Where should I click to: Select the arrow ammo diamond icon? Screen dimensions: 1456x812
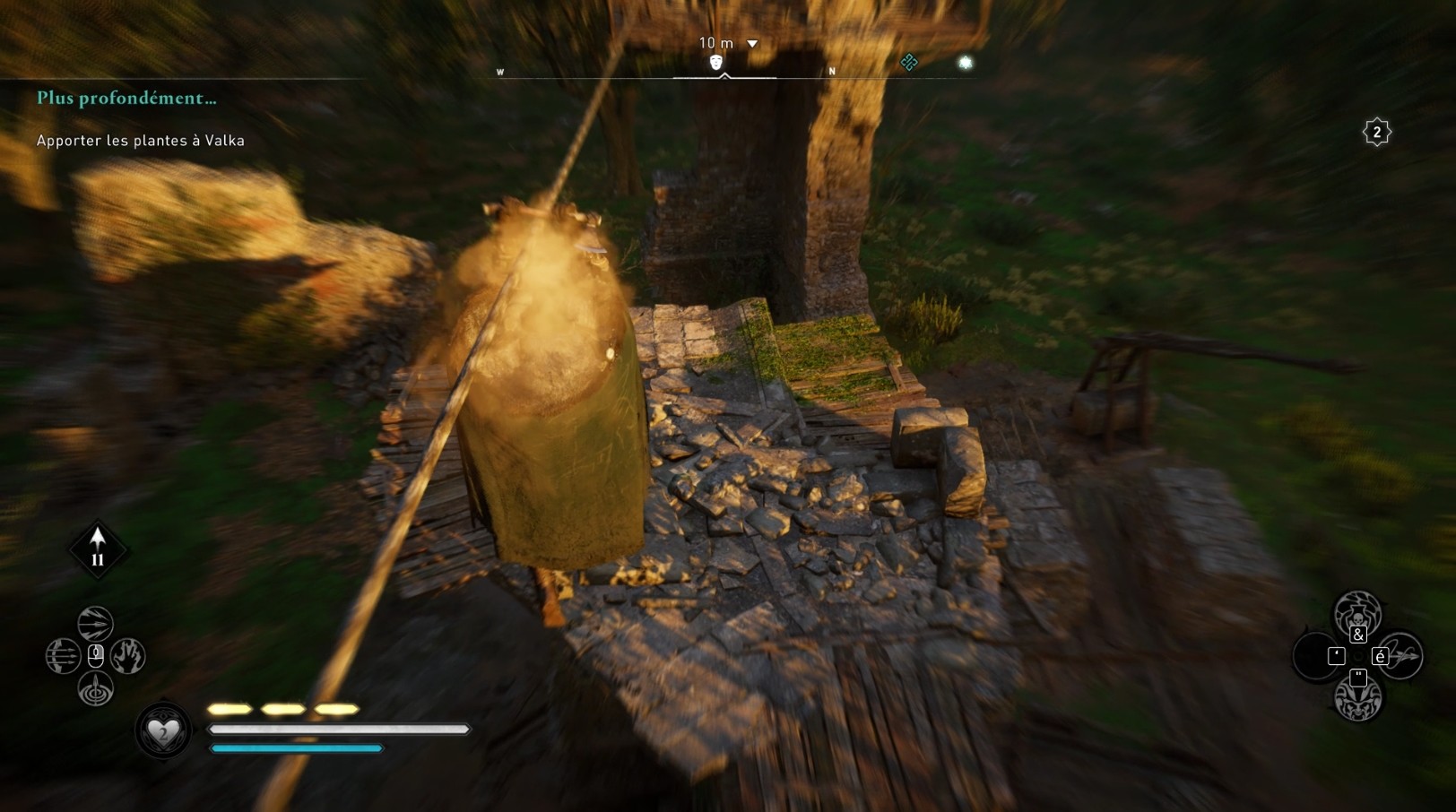tap(98, 549)
